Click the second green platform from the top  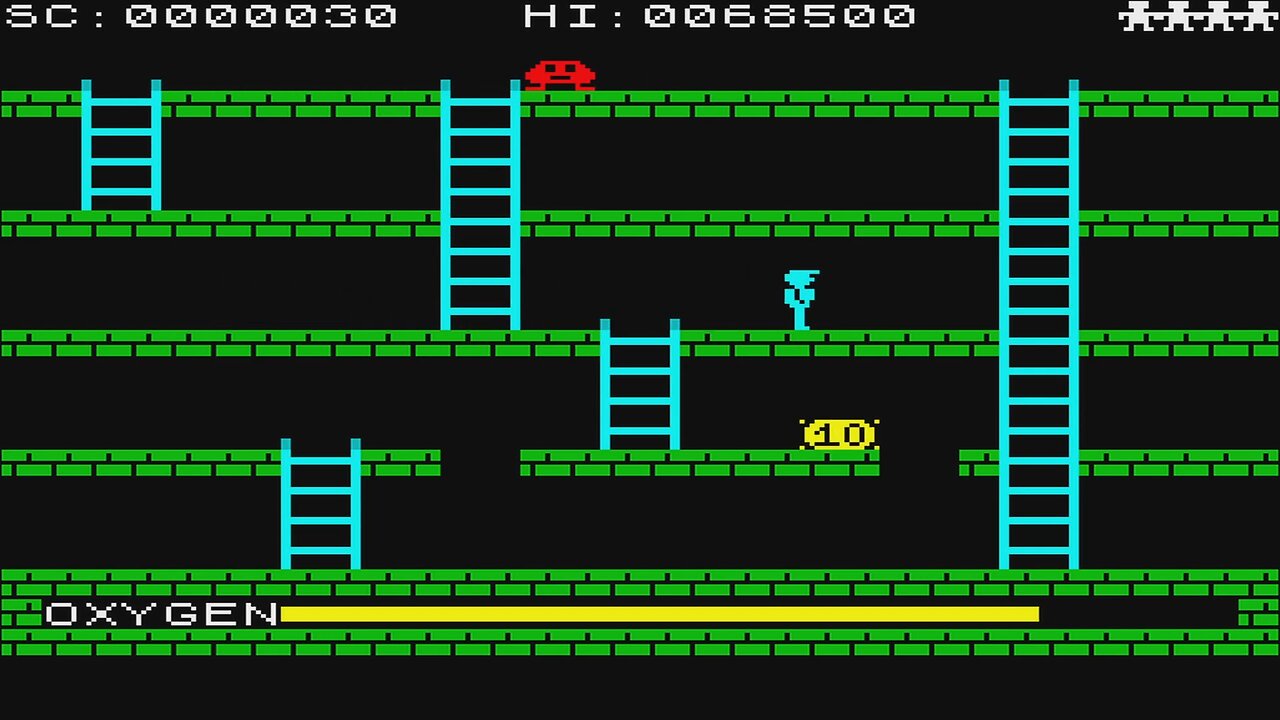click(x=700, y=222)
